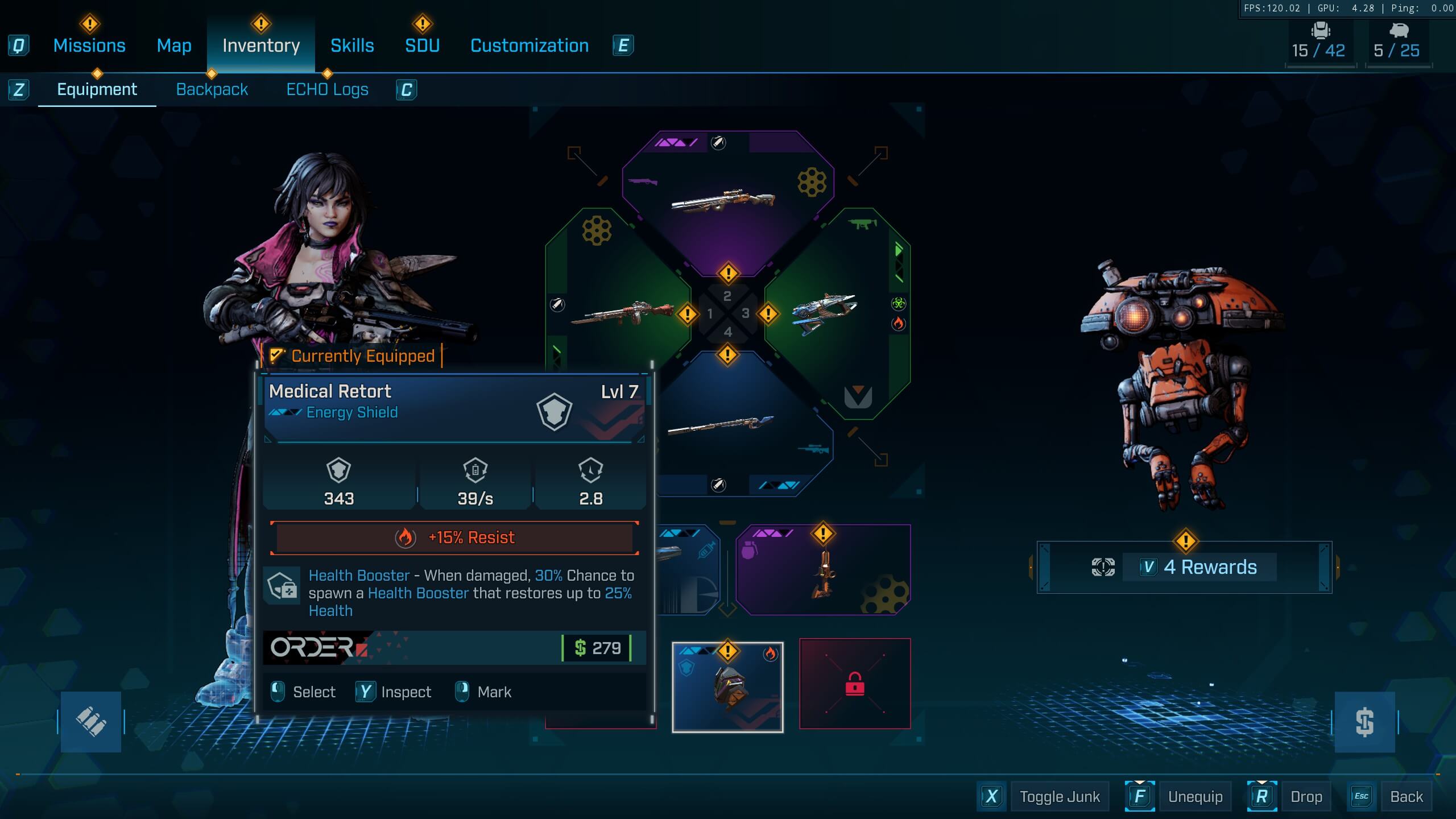Viewport: 1456px width, 819px height.
Task: Show the ECHO Logs sub-tab
Action: (x=327, y=89)
